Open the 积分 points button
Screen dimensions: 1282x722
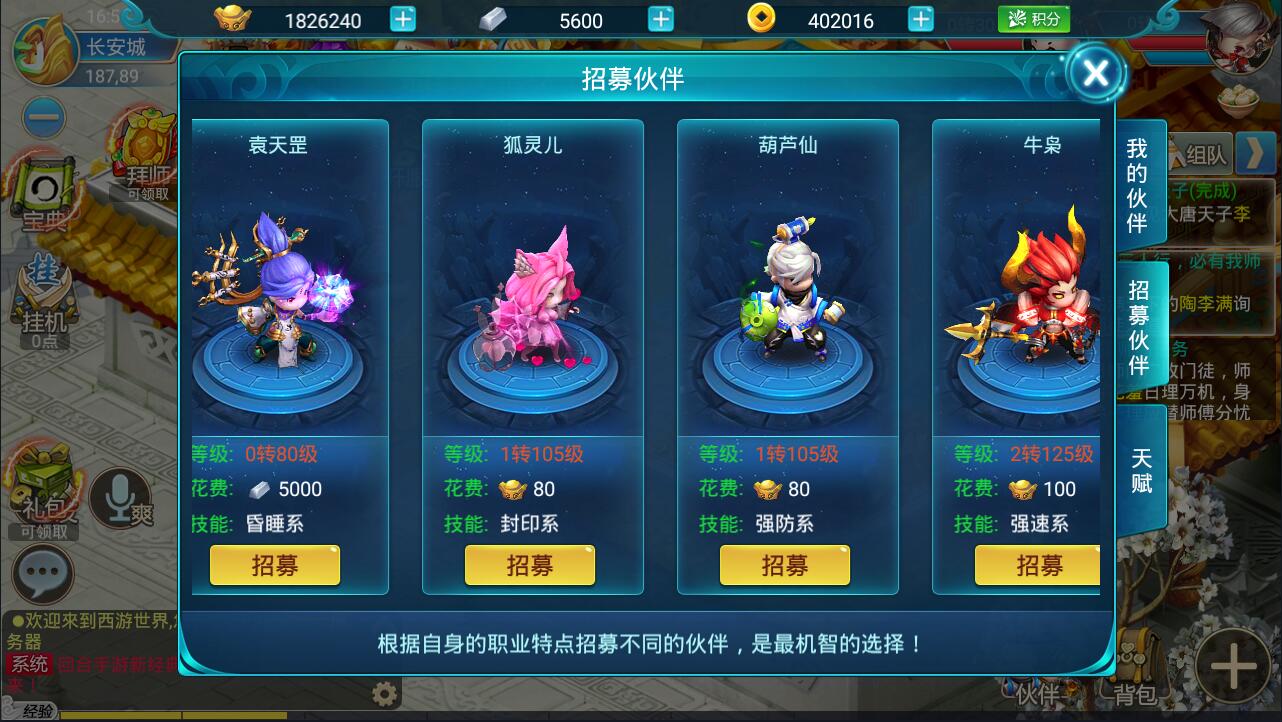[1034, 19]
